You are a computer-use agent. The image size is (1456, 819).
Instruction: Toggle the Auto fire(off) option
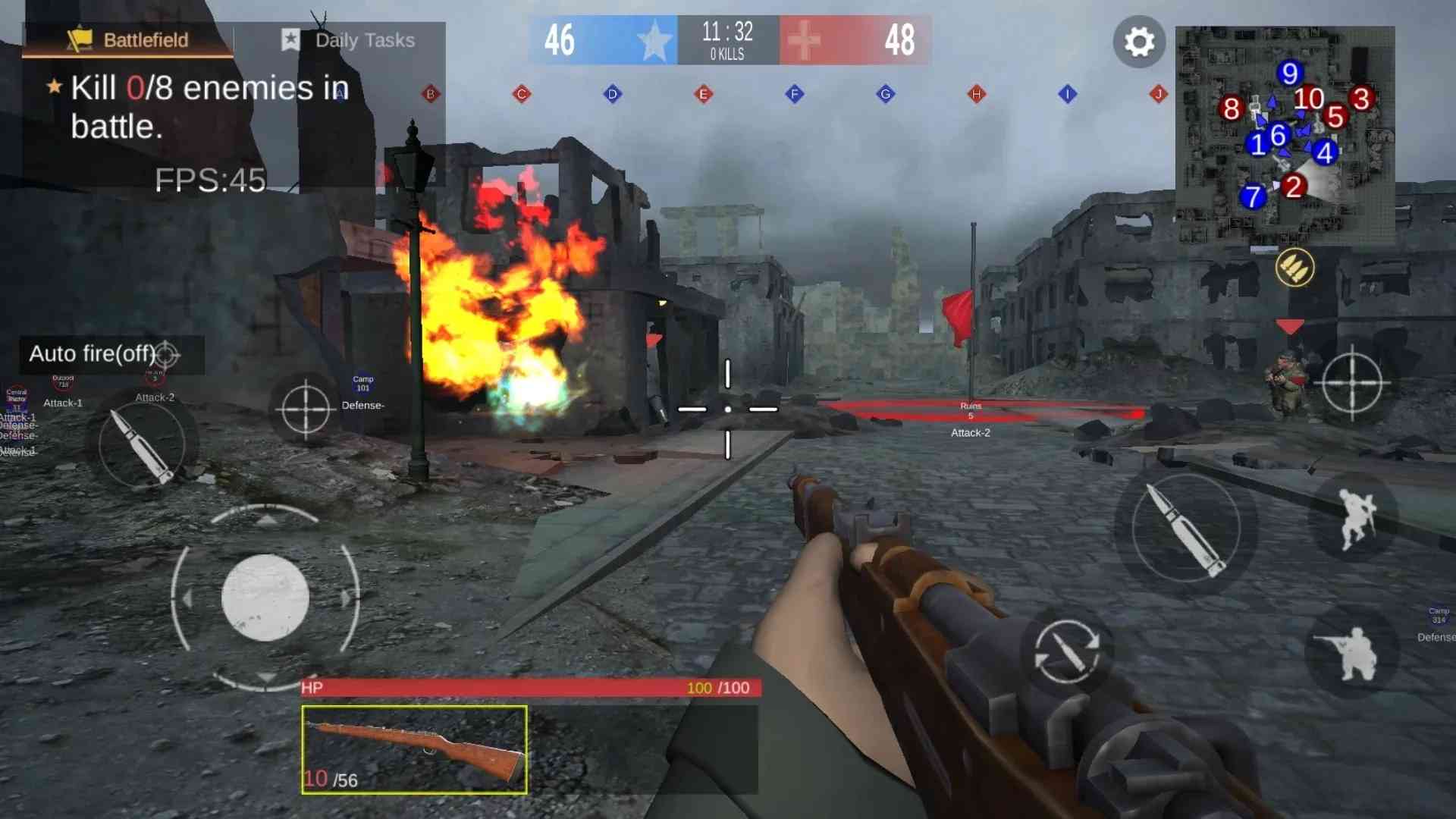pos(105,354)
